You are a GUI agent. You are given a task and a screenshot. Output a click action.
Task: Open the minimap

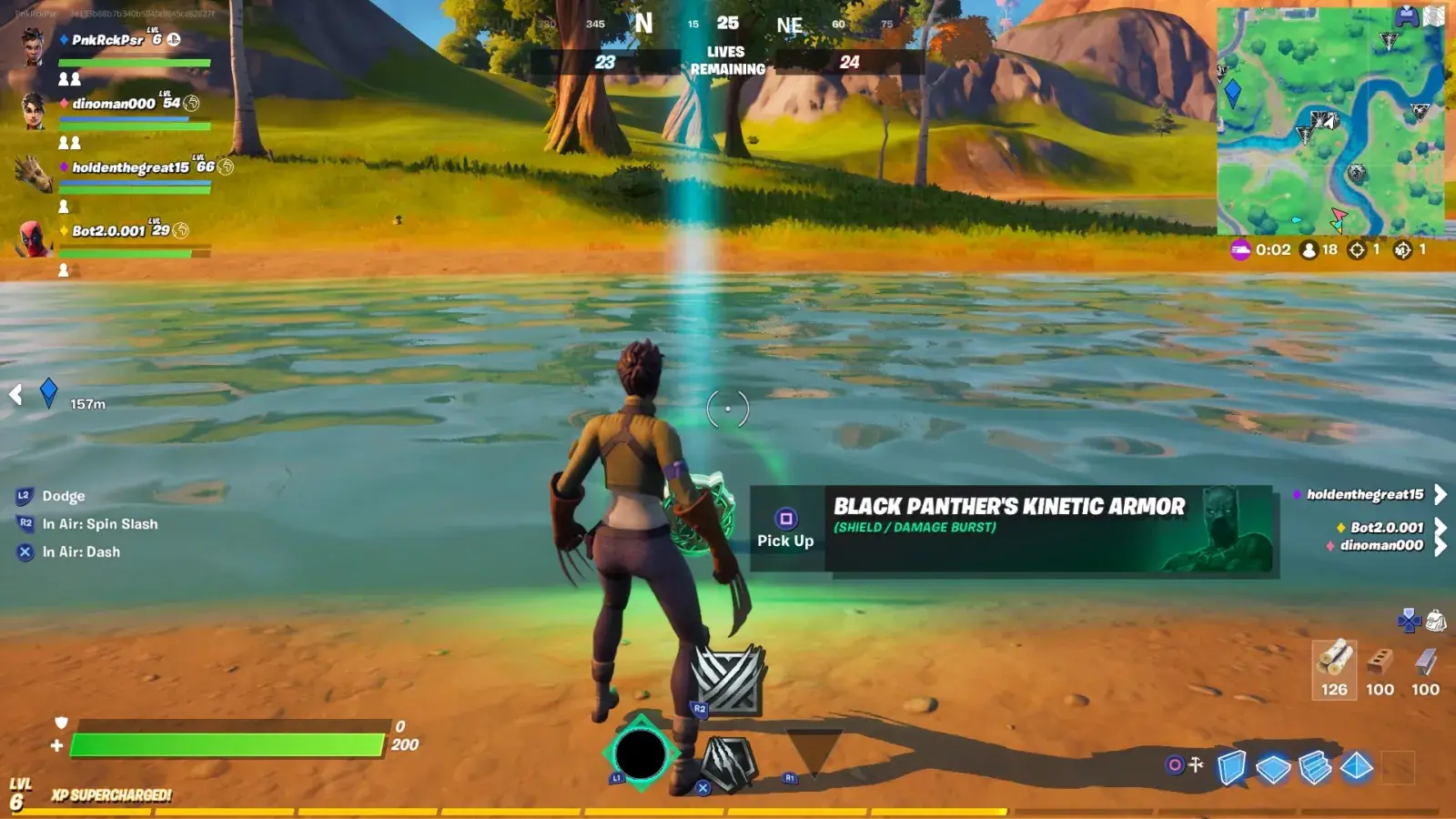click(1330, 121)
